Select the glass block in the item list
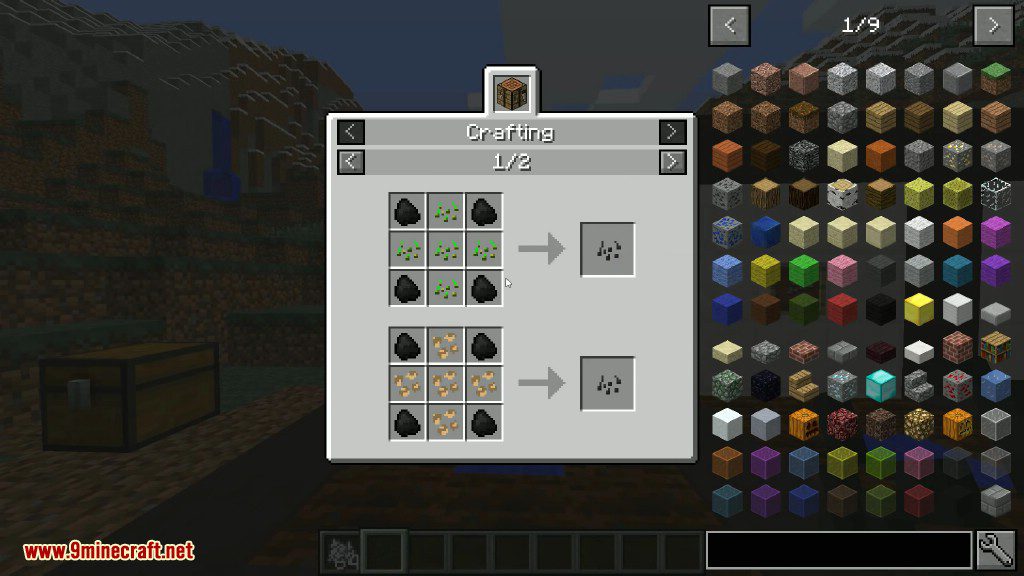The width and height of the screenshot is (1024, 576). tap(995, 192)
